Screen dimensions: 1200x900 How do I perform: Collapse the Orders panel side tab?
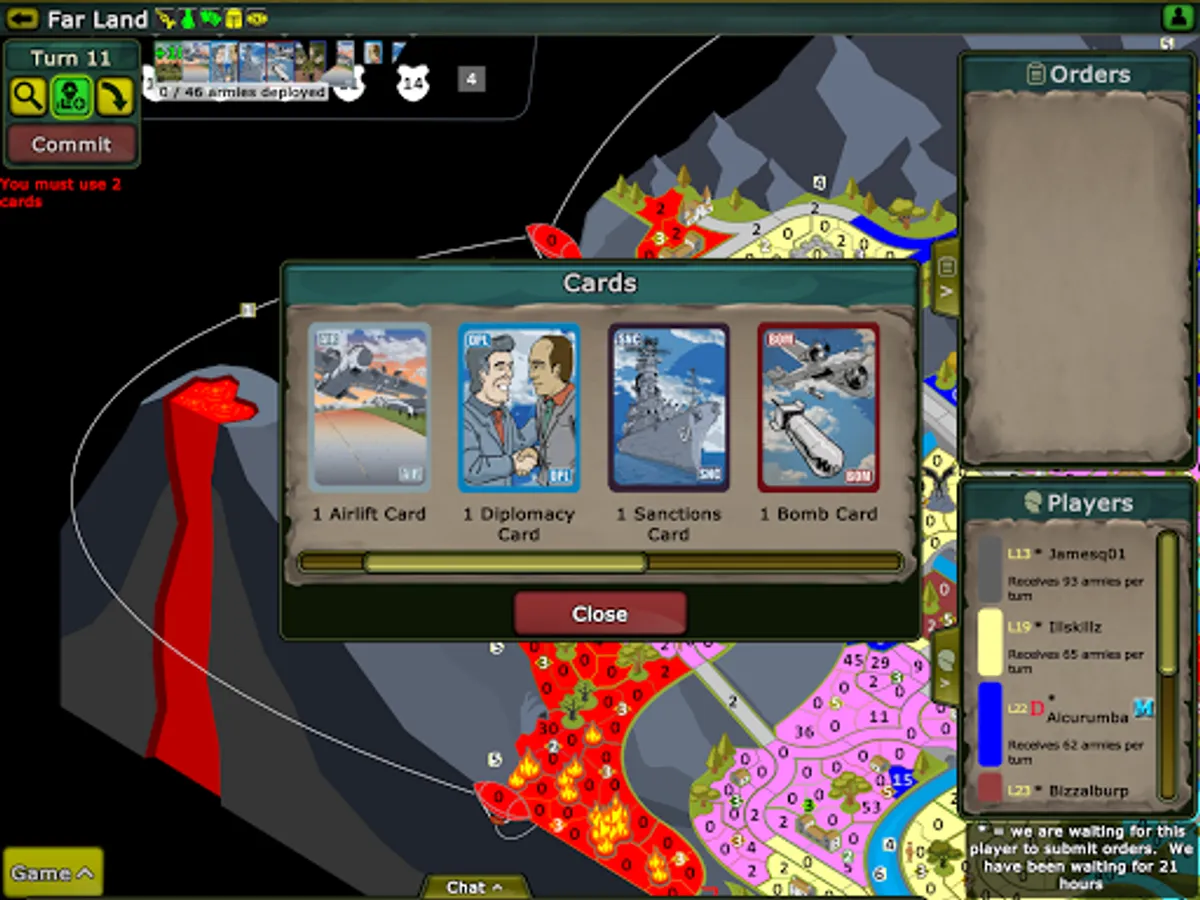coord(947,279)
